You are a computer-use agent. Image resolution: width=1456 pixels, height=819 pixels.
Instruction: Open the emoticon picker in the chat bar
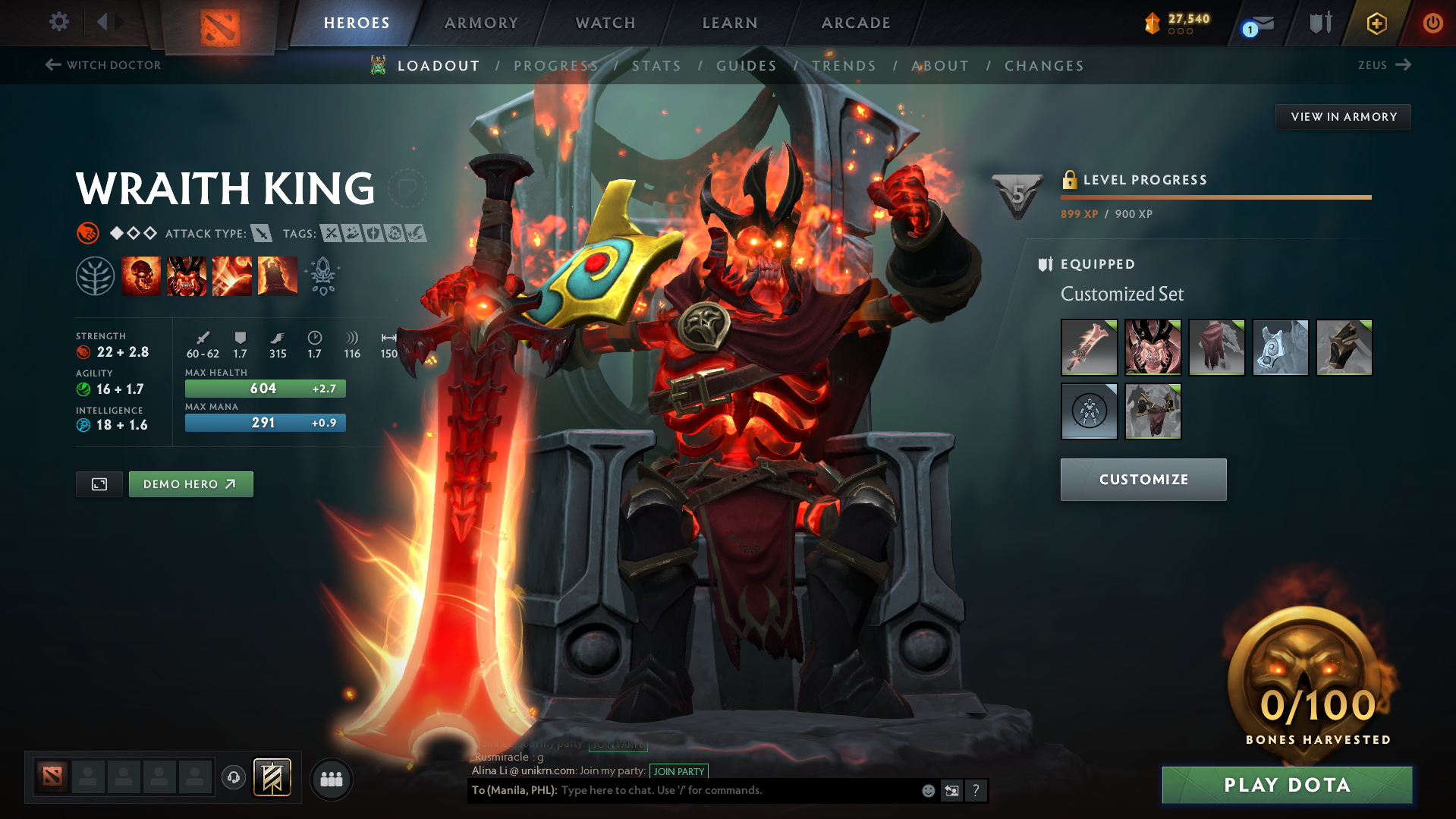(x=927, y=790)
